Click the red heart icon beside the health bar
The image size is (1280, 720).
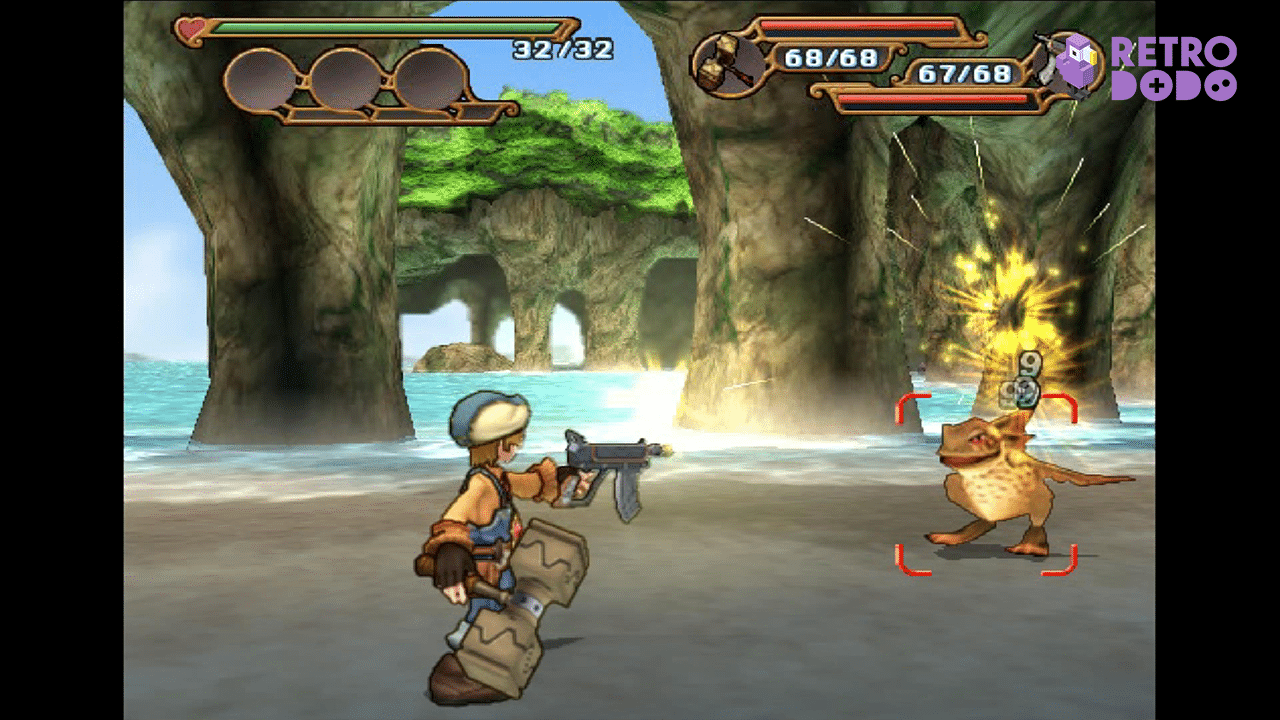coord(192,29)
